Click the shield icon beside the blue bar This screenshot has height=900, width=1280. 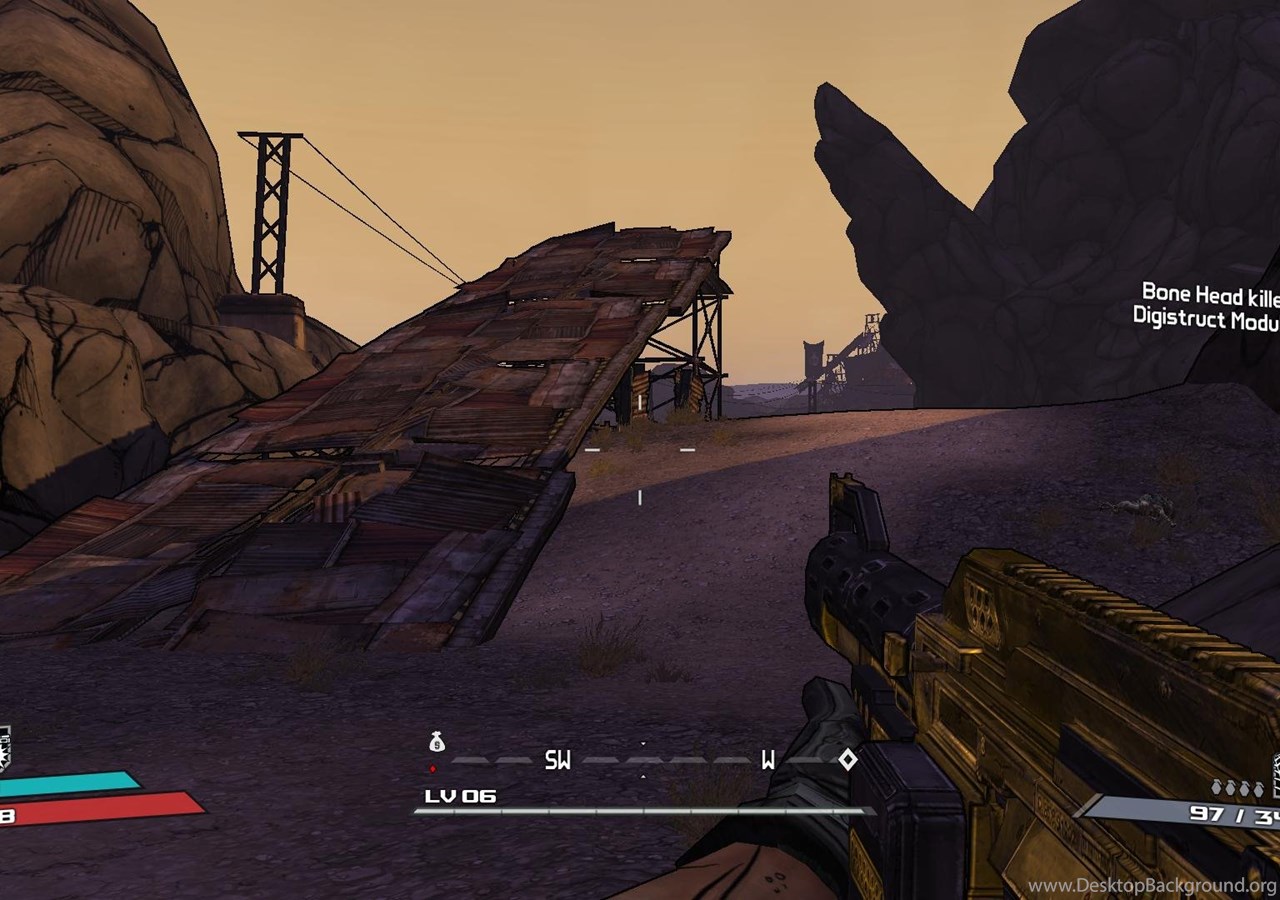4,750
